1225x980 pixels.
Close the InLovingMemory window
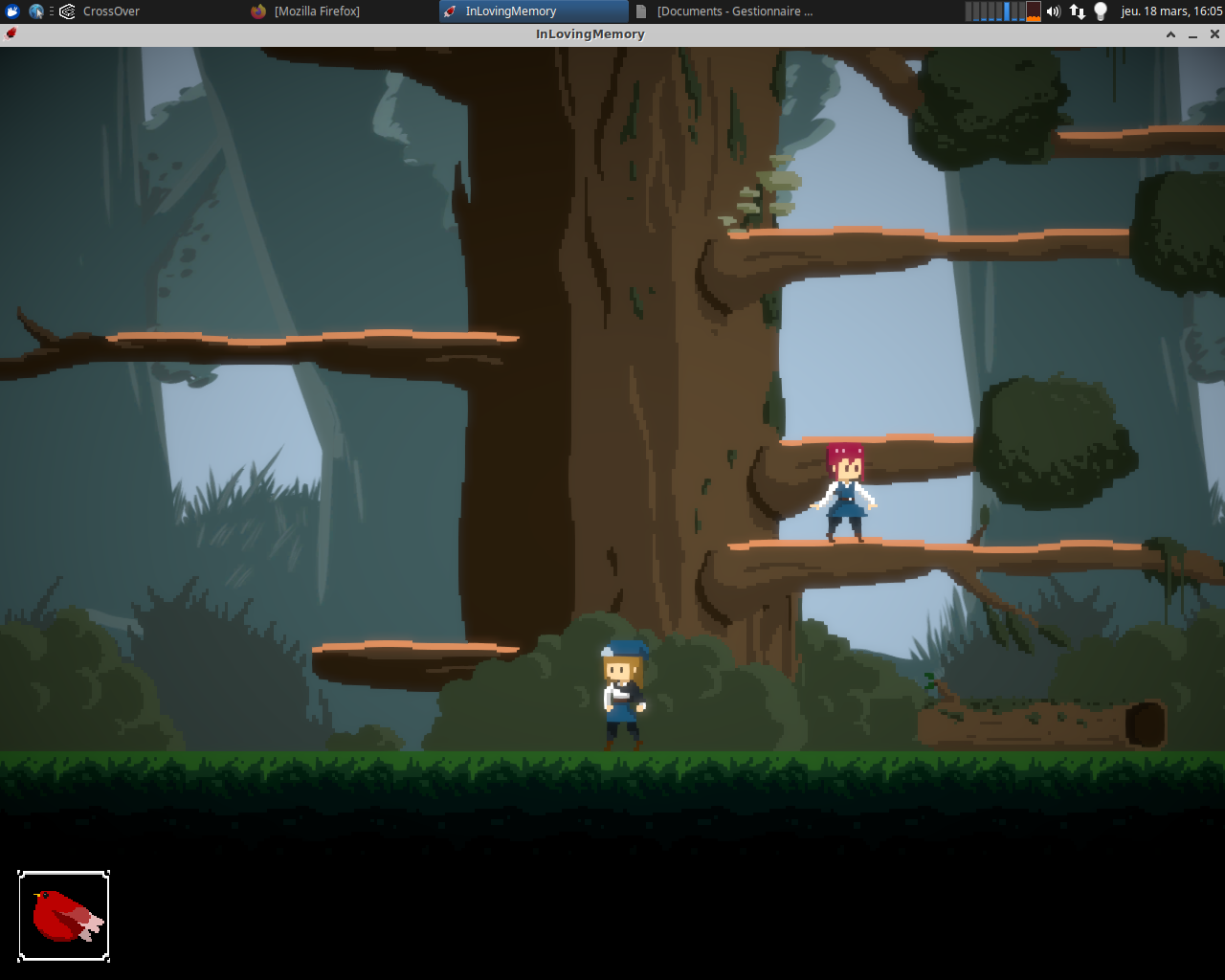click(x=1214, y=34)
